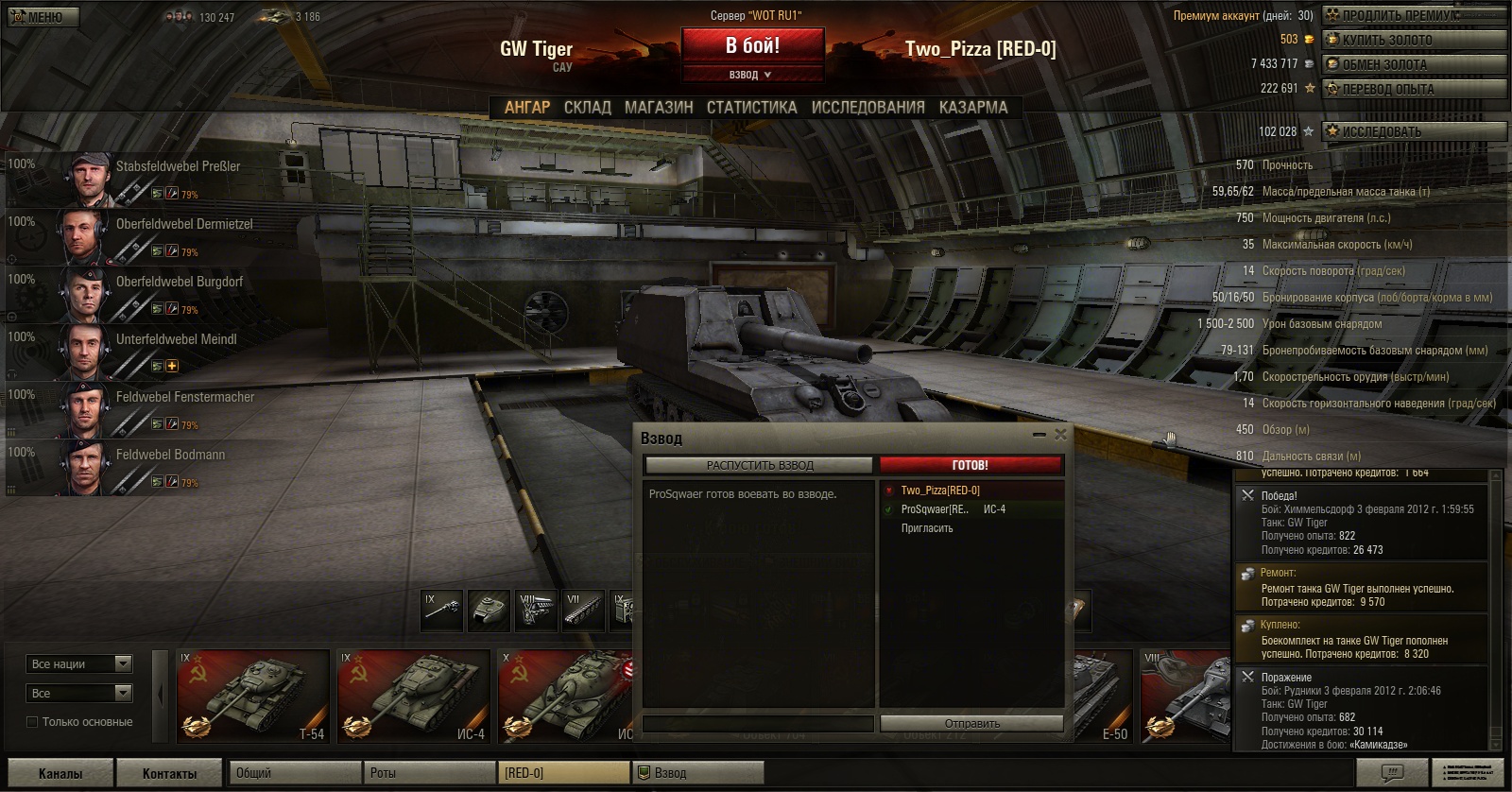The height and width of the screenshot is (792, 1512).
Task: Open the Каналы channels button
Action: 60,773
